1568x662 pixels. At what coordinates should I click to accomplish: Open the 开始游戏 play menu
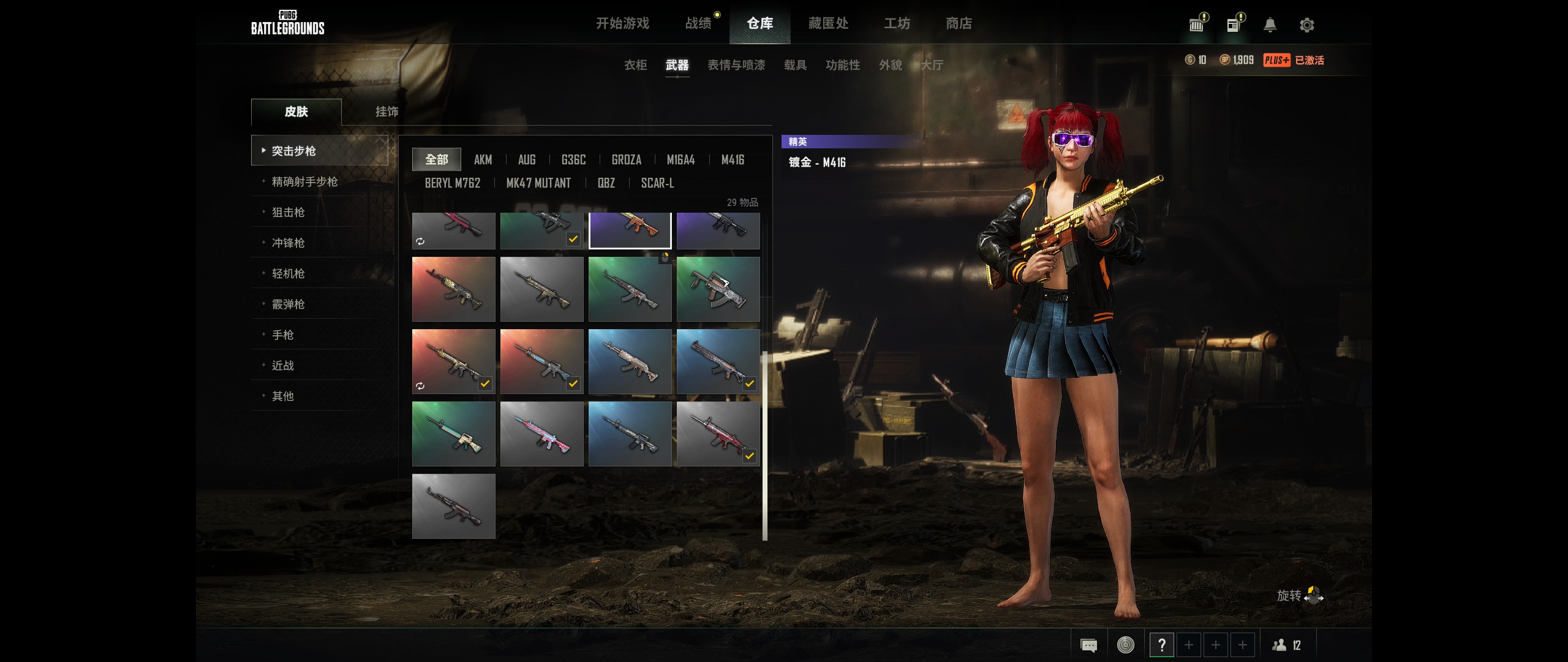[x=622, y=23]
